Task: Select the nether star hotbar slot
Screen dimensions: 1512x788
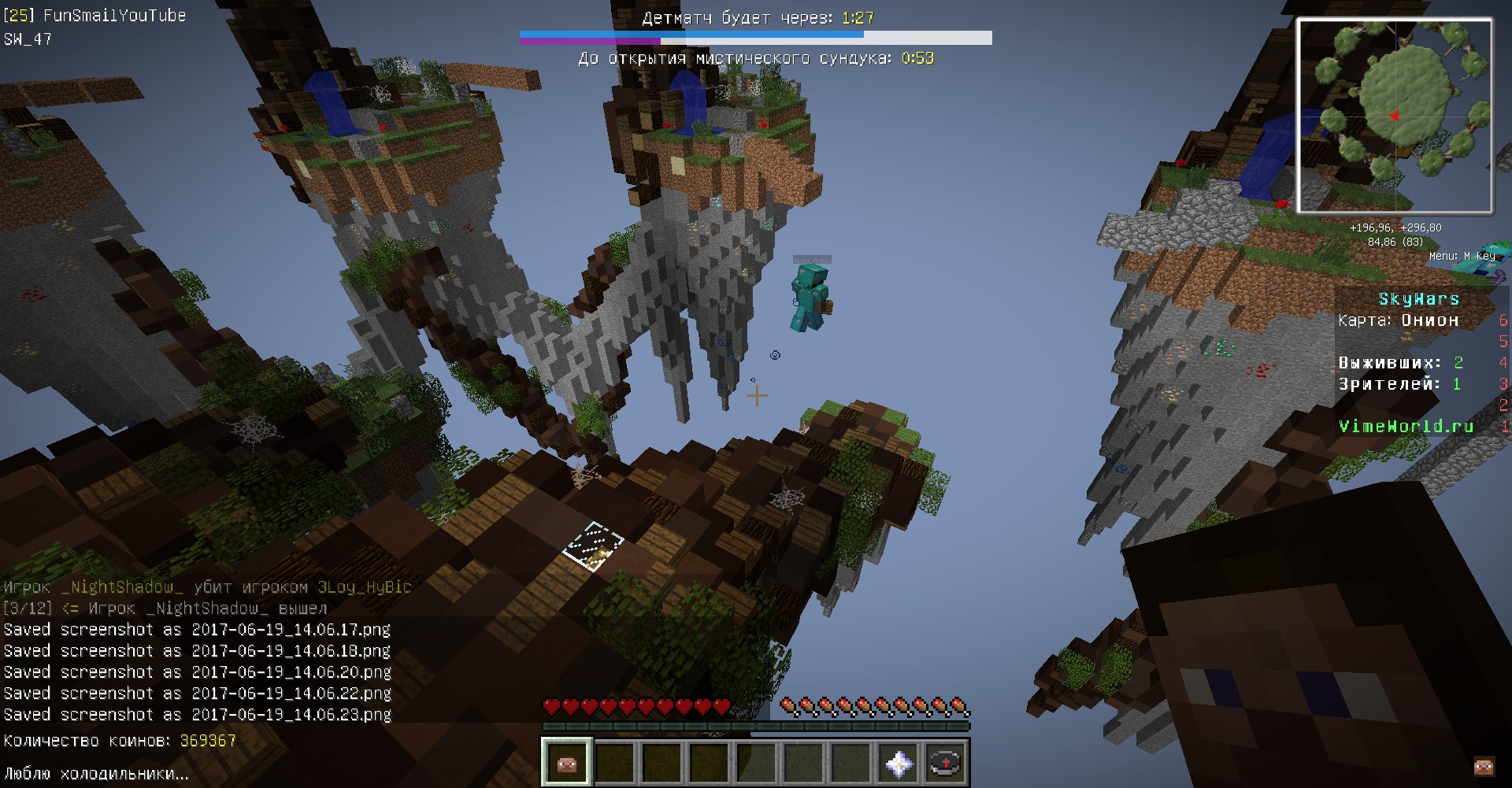Action: [x=899, y=762]
